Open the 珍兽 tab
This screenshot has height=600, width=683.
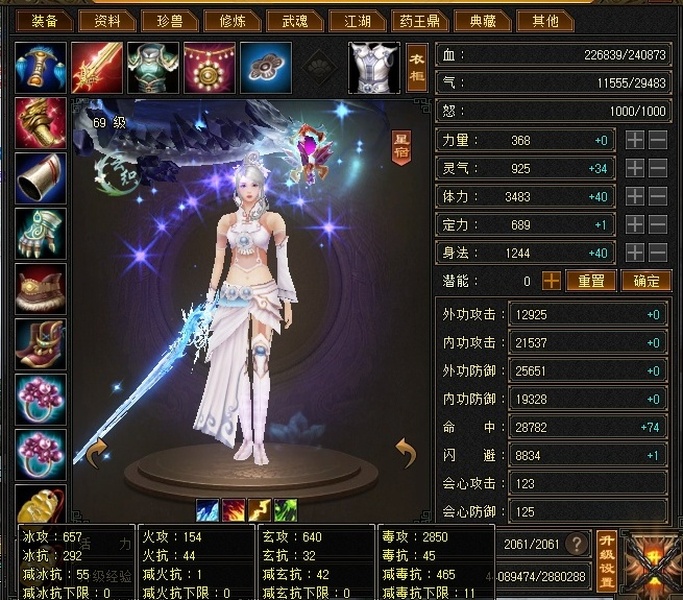pyautogui.click(x=165, y=20)
